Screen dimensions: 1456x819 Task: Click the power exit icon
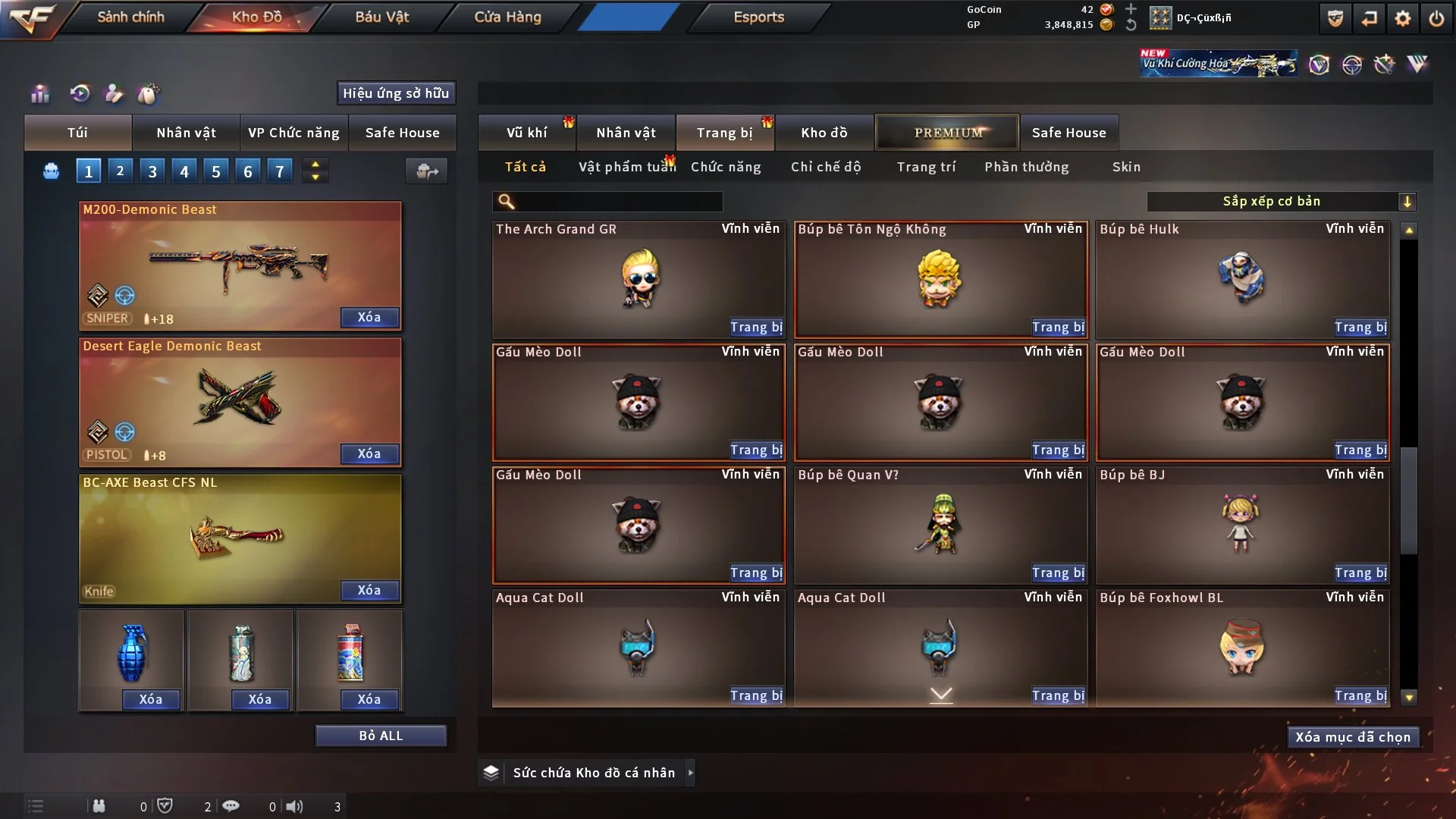[1436, 18]
